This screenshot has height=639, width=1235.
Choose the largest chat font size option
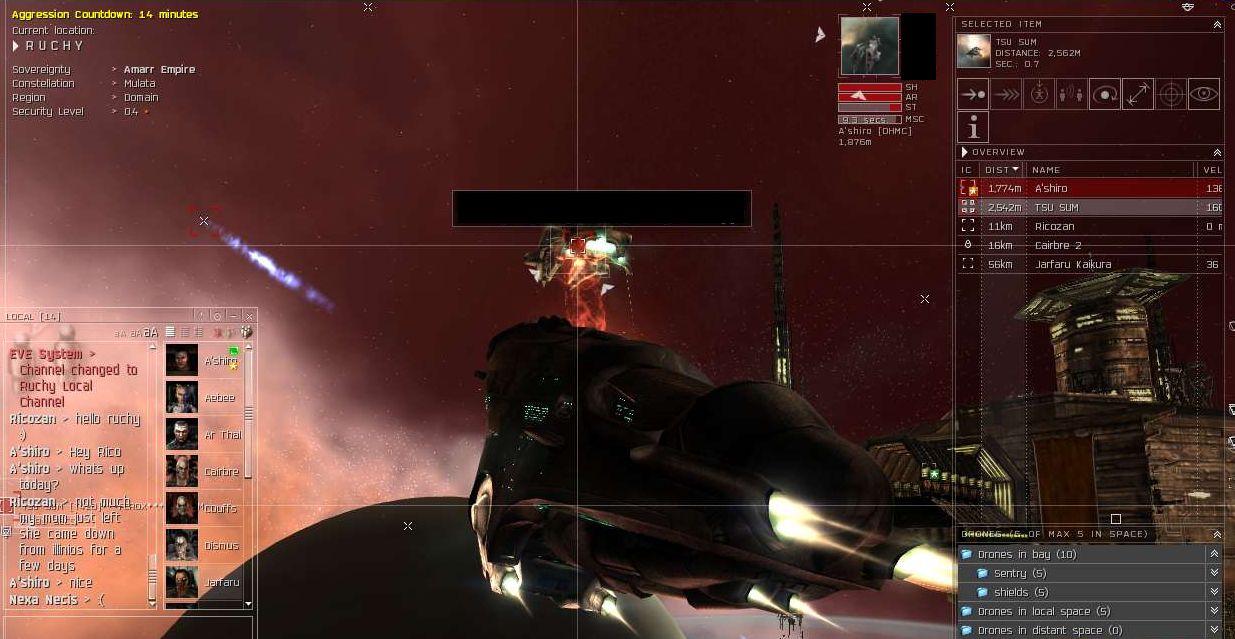pos(151,332)
